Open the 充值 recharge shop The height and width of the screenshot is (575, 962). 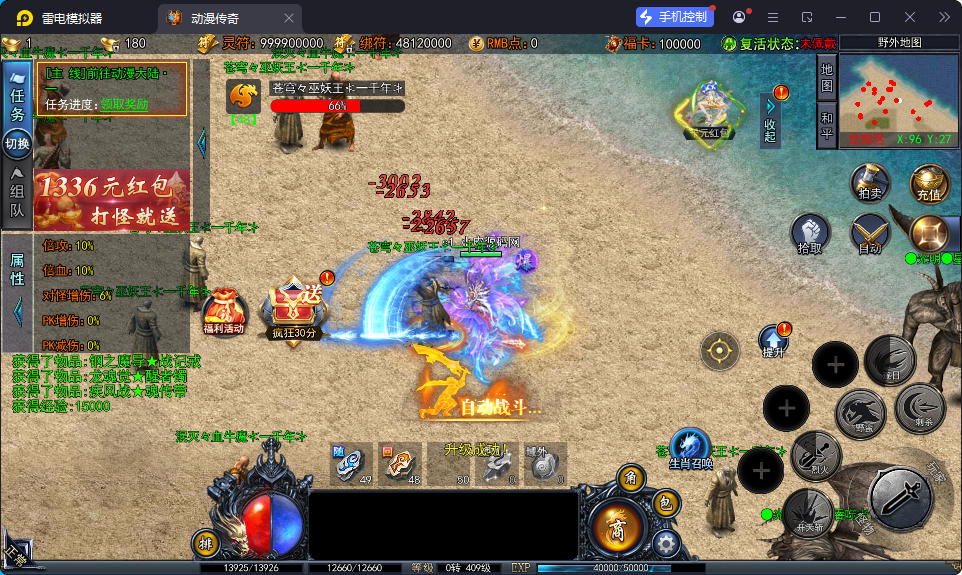pyautogui.click(x=928, y=185)
